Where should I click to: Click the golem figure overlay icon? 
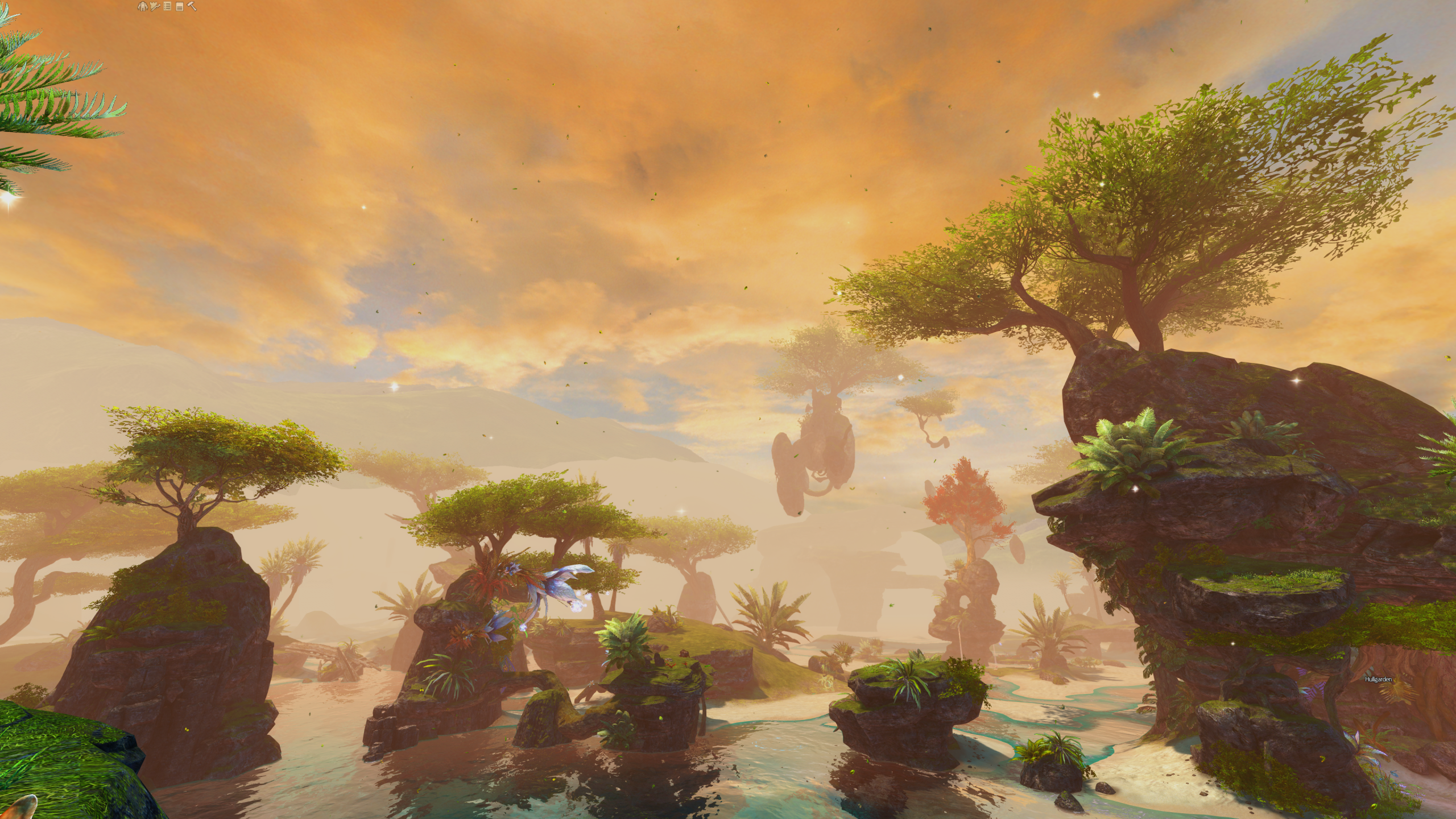coord(142,7)
